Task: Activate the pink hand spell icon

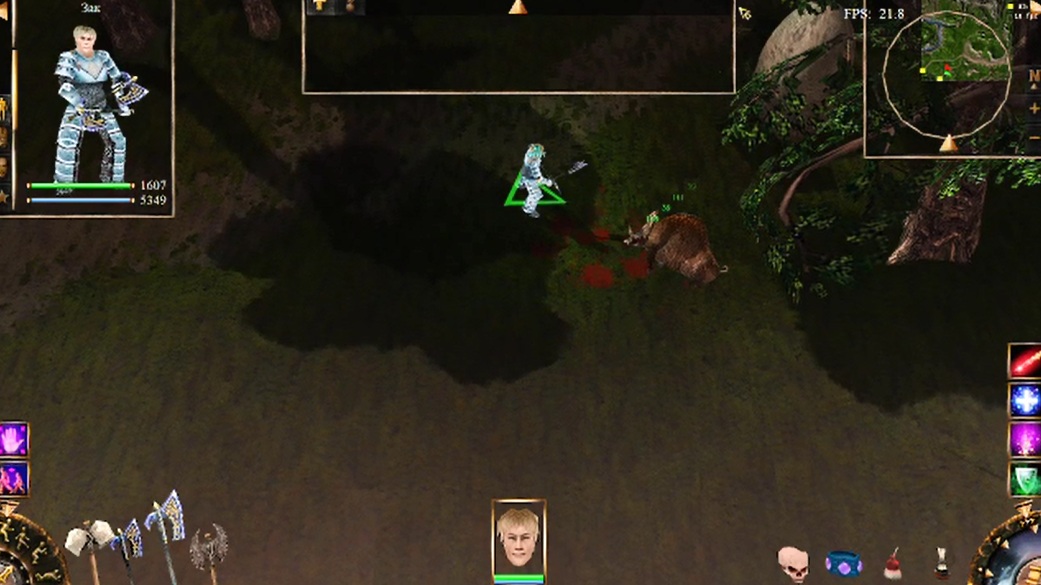Action: 13,440
